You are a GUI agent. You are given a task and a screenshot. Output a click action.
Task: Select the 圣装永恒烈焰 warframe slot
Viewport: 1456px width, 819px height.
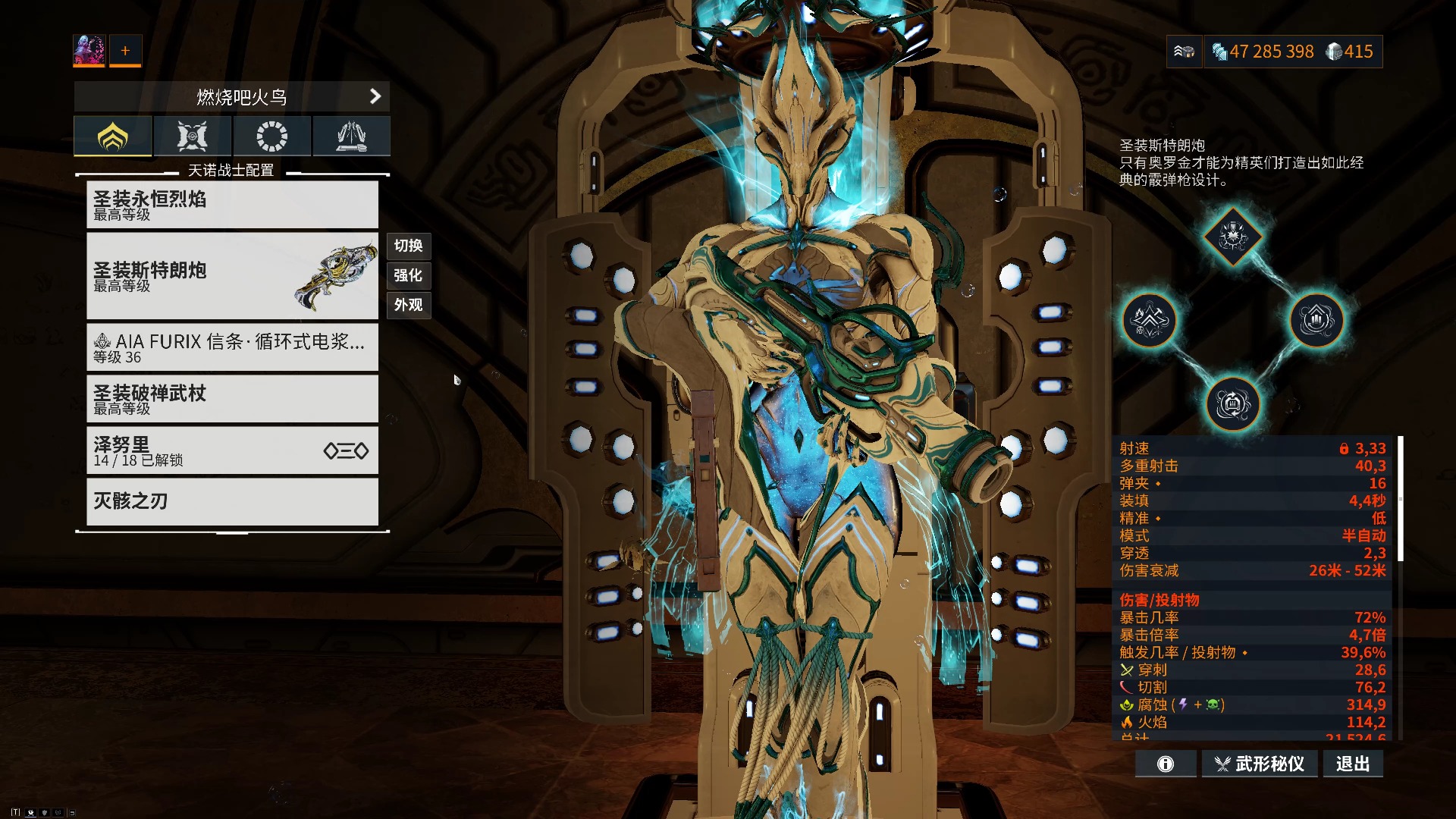point(232,205)
